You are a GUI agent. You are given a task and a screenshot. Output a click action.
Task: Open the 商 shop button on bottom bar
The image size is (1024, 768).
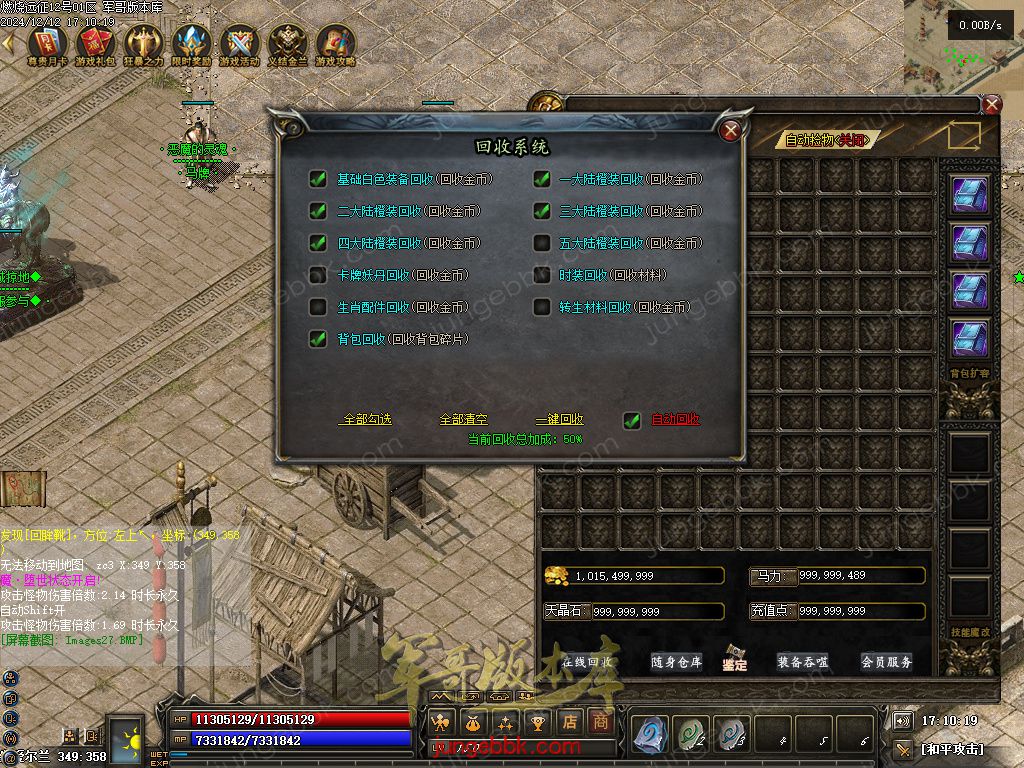(x=600, y=721)
